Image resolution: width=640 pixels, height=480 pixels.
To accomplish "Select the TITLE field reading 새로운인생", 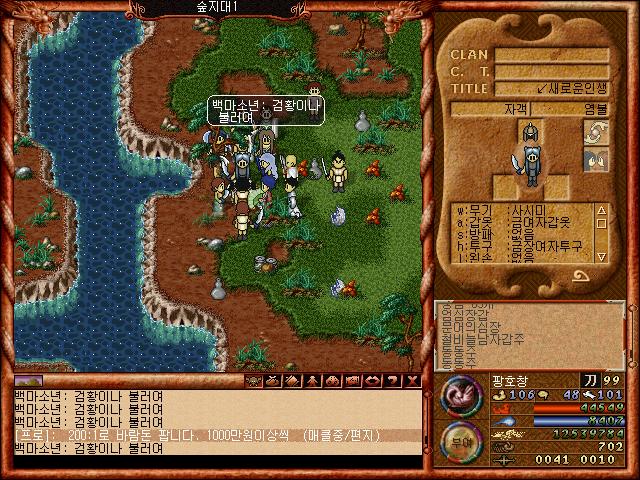I will [552, 88].
